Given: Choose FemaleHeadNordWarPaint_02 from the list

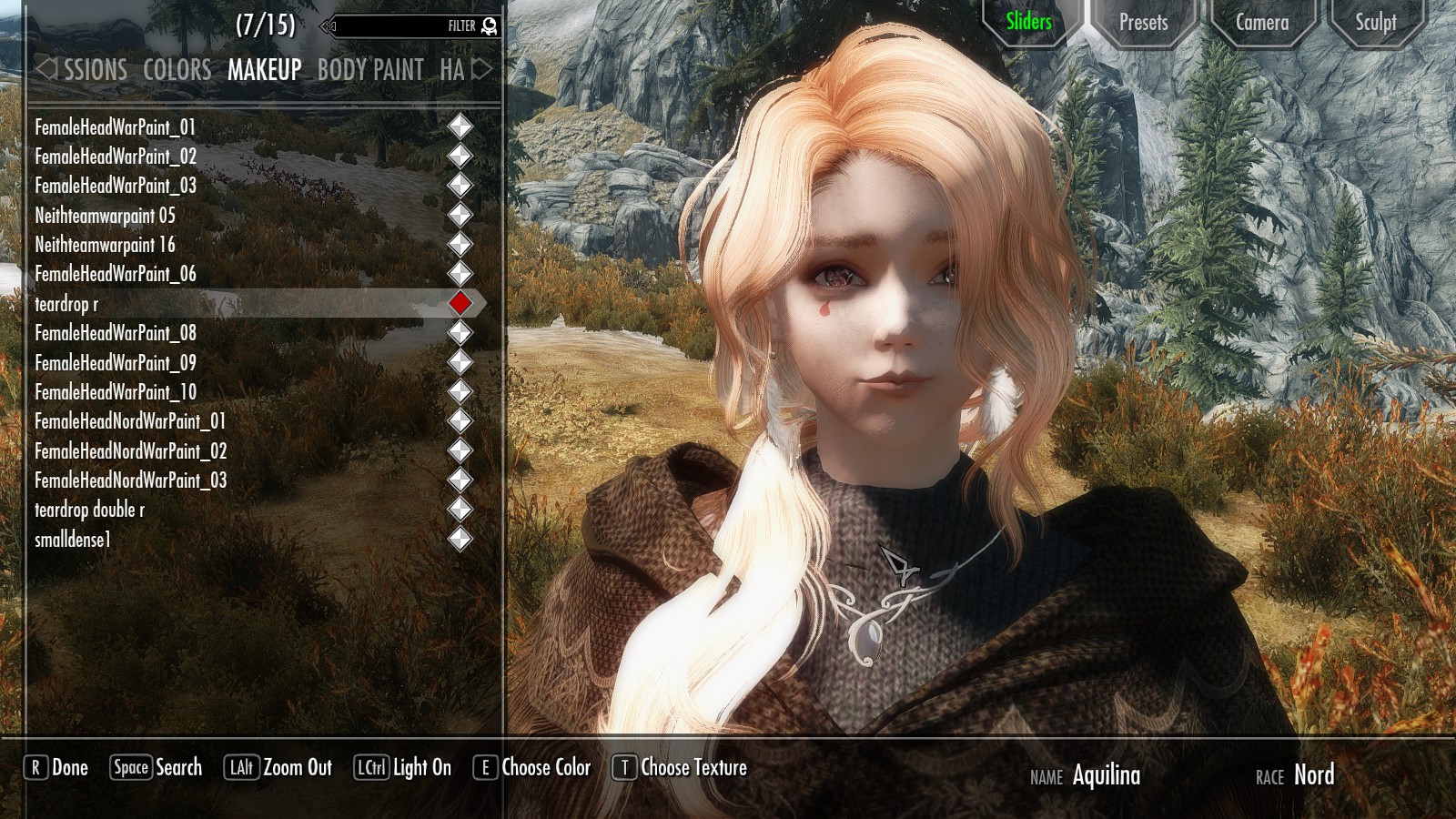Looking at the screenshot, I should tap(130, 451).
